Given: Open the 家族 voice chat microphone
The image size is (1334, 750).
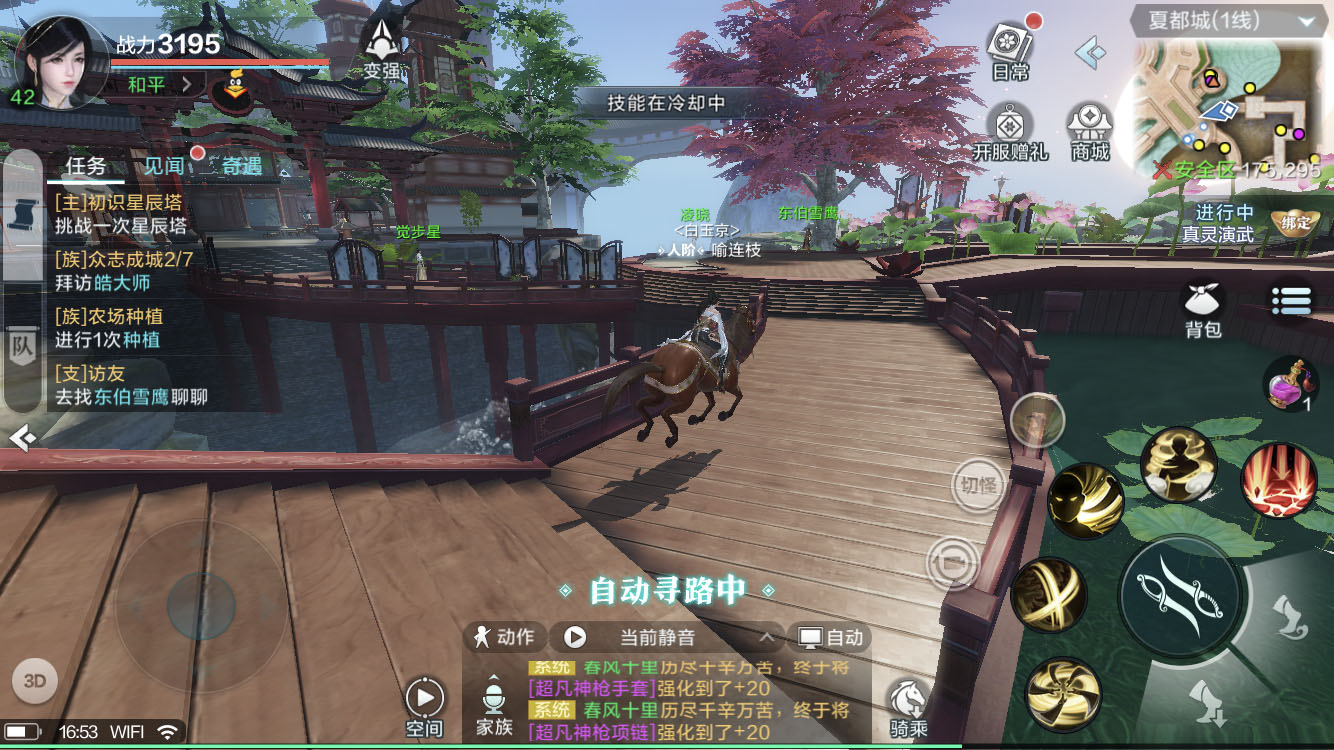Looking at the screenshot, I should click(x=493, y=705).
